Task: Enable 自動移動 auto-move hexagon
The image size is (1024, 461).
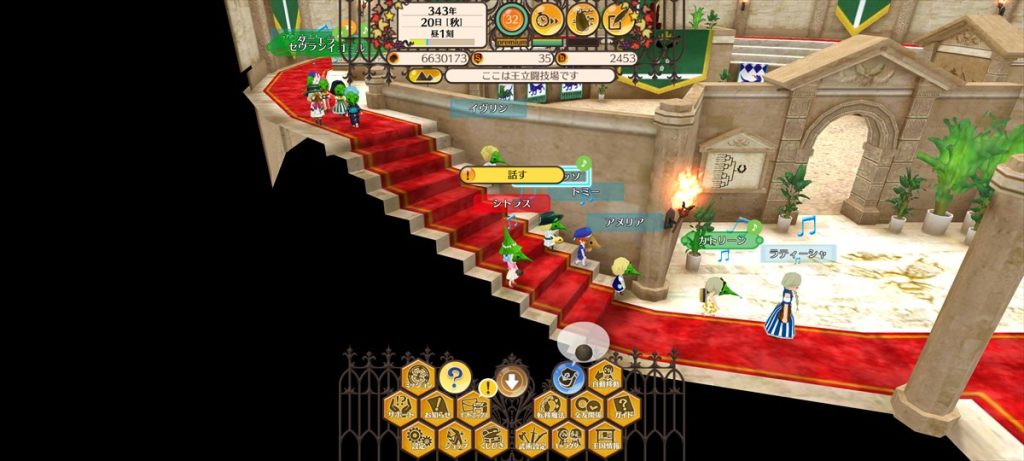Action: pyautogui.click(x=605, y=377)
